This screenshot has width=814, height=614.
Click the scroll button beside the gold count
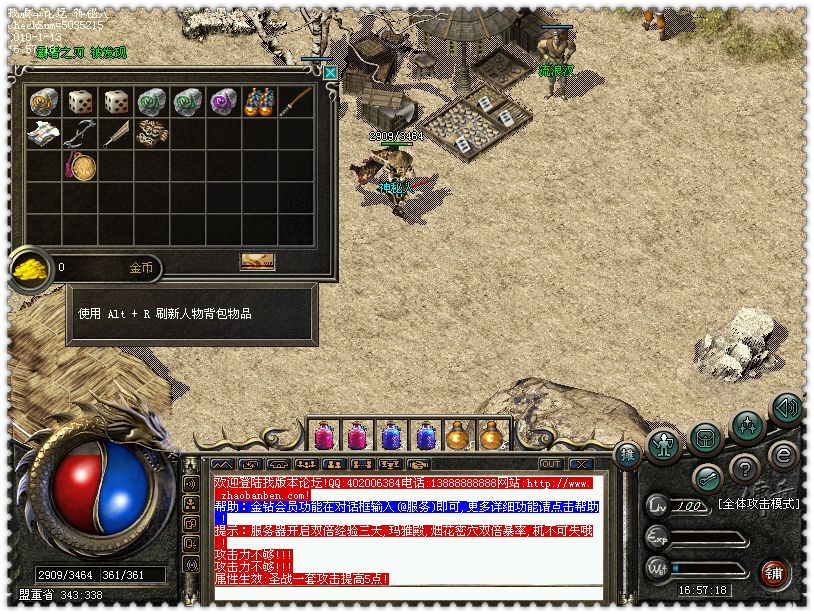257,261
